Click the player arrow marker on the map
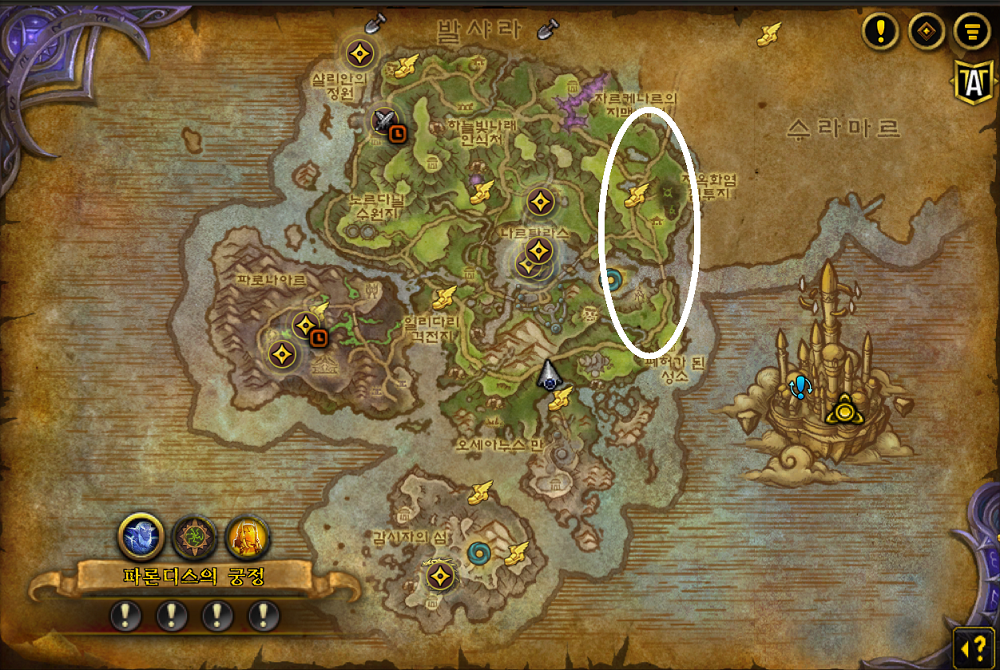 point(549,374)
